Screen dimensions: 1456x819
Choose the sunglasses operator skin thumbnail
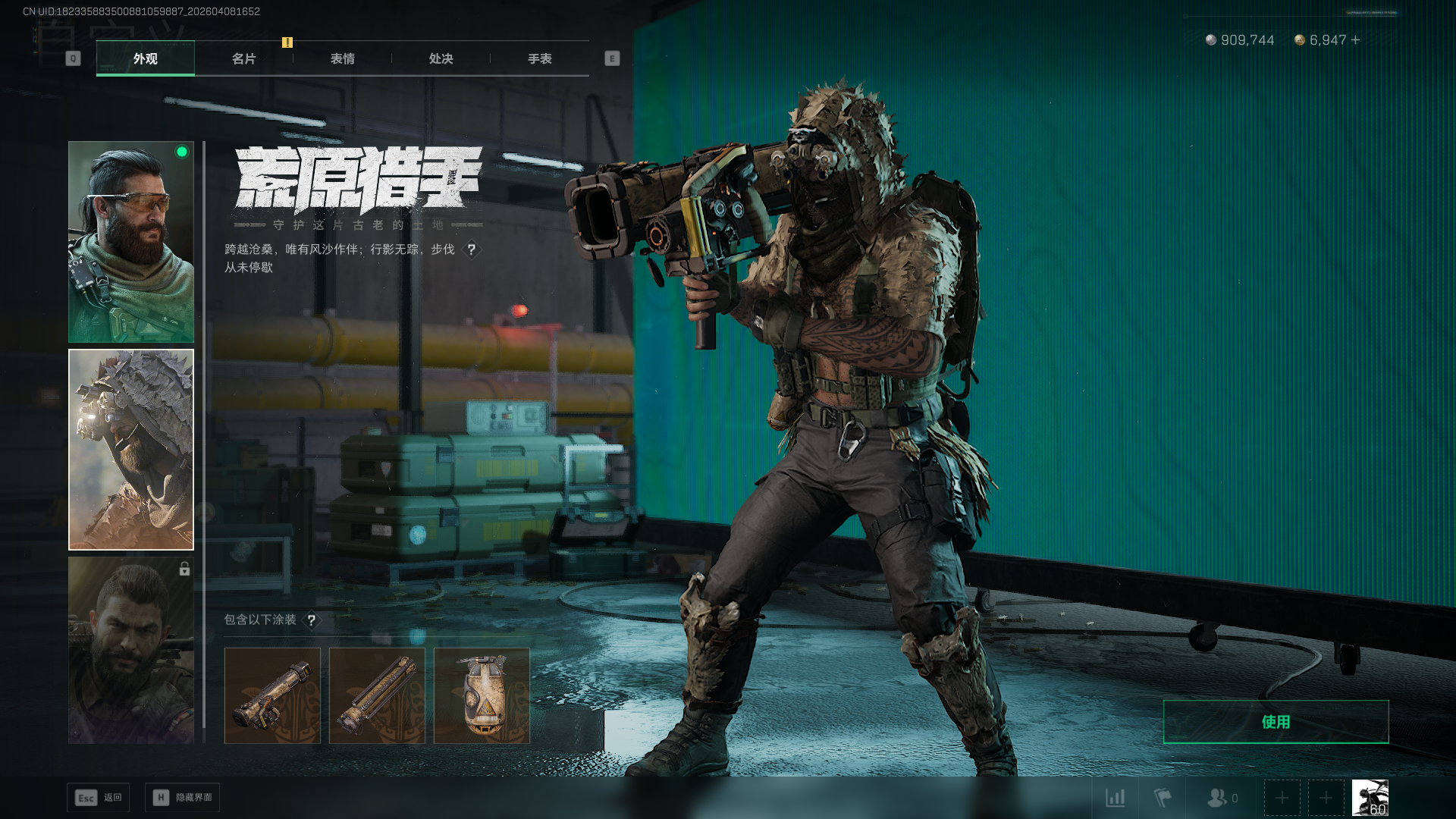click(x=131, y=242)
